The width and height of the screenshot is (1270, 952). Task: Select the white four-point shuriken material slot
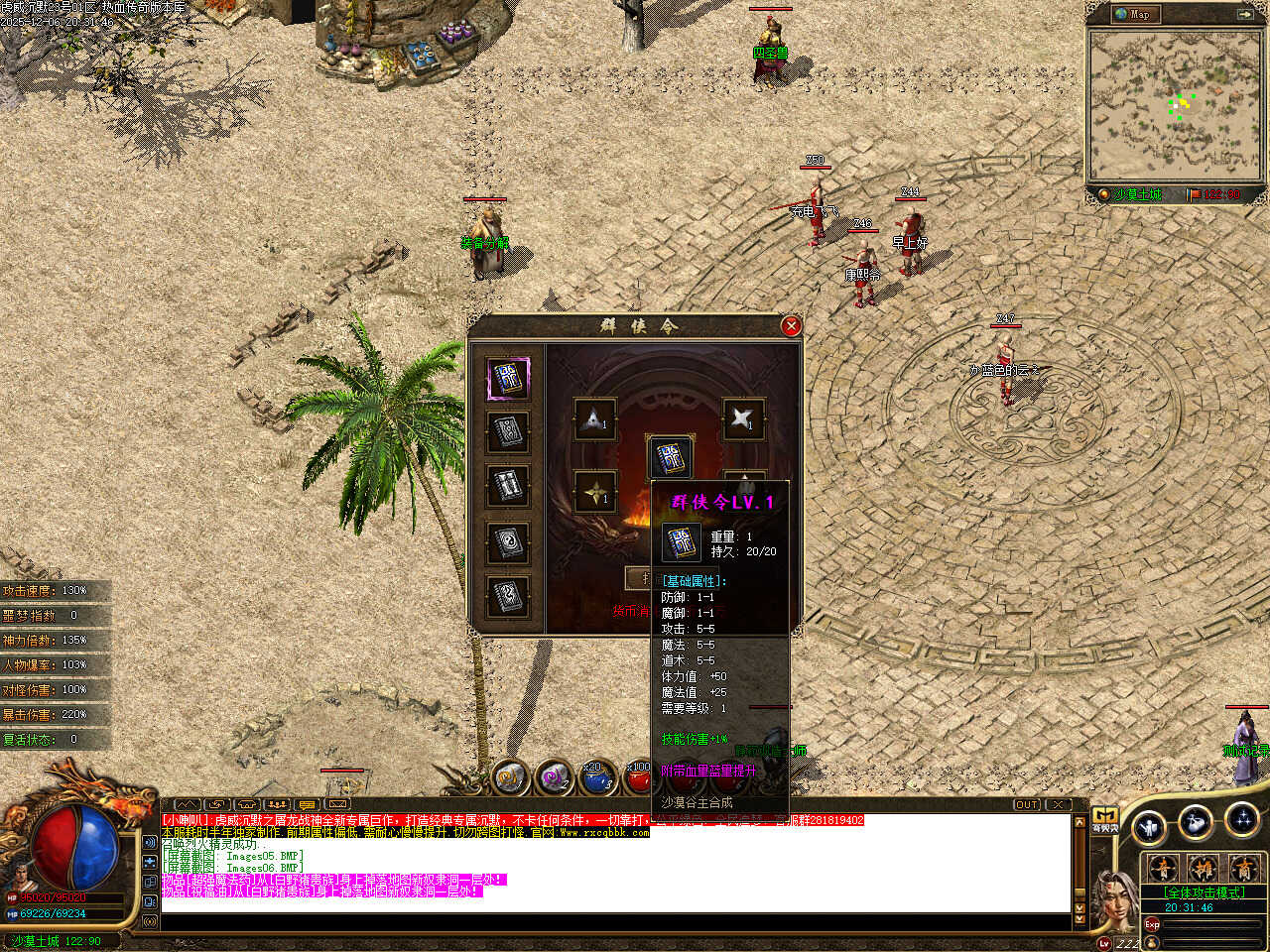click(x=742, y=418)
